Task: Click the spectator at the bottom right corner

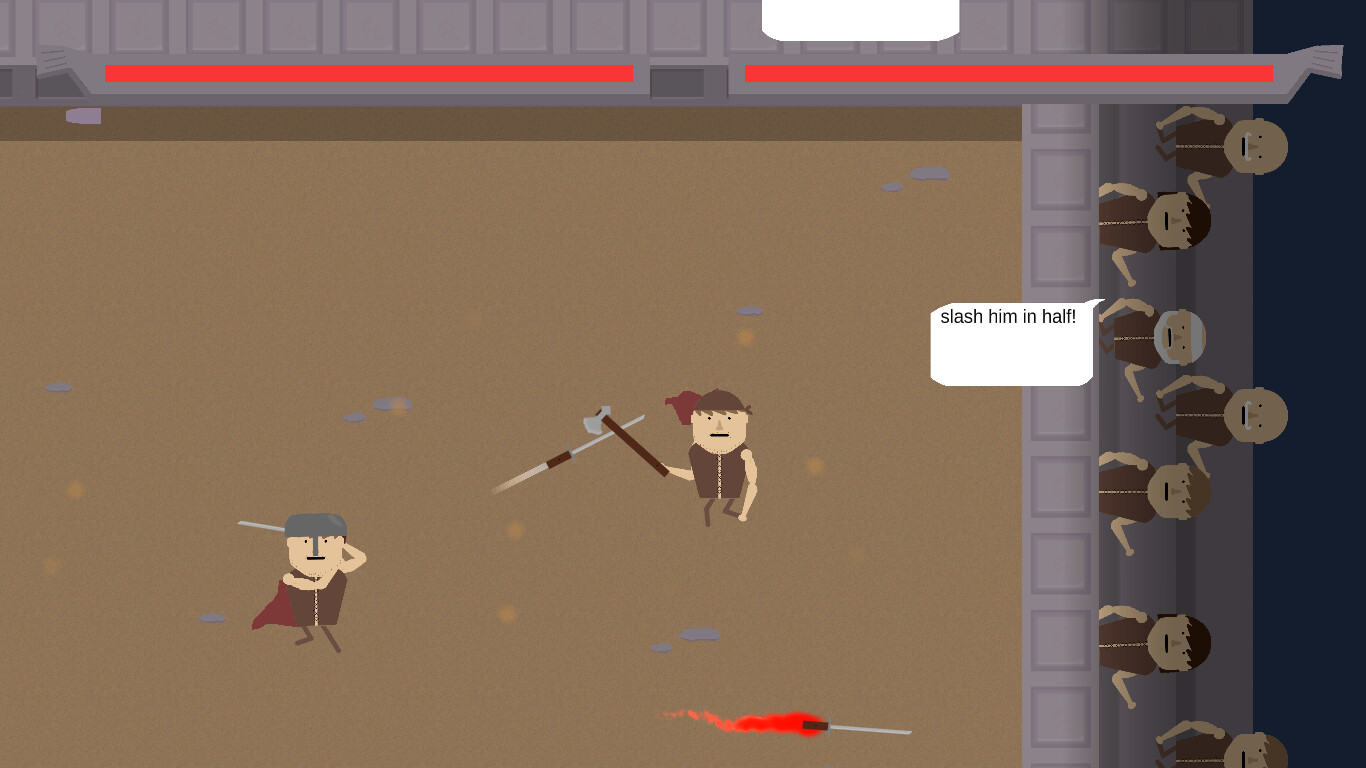Action: [x=1255, y=750]
